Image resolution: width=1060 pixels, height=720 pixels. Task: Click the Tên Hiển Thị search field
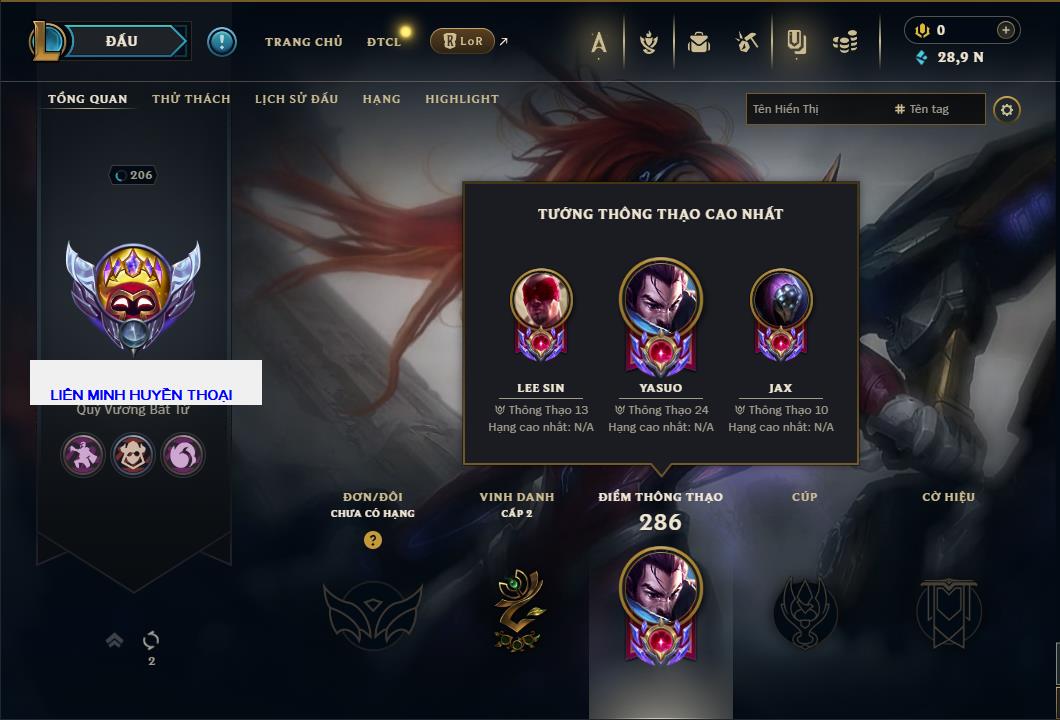pos(815,109)
